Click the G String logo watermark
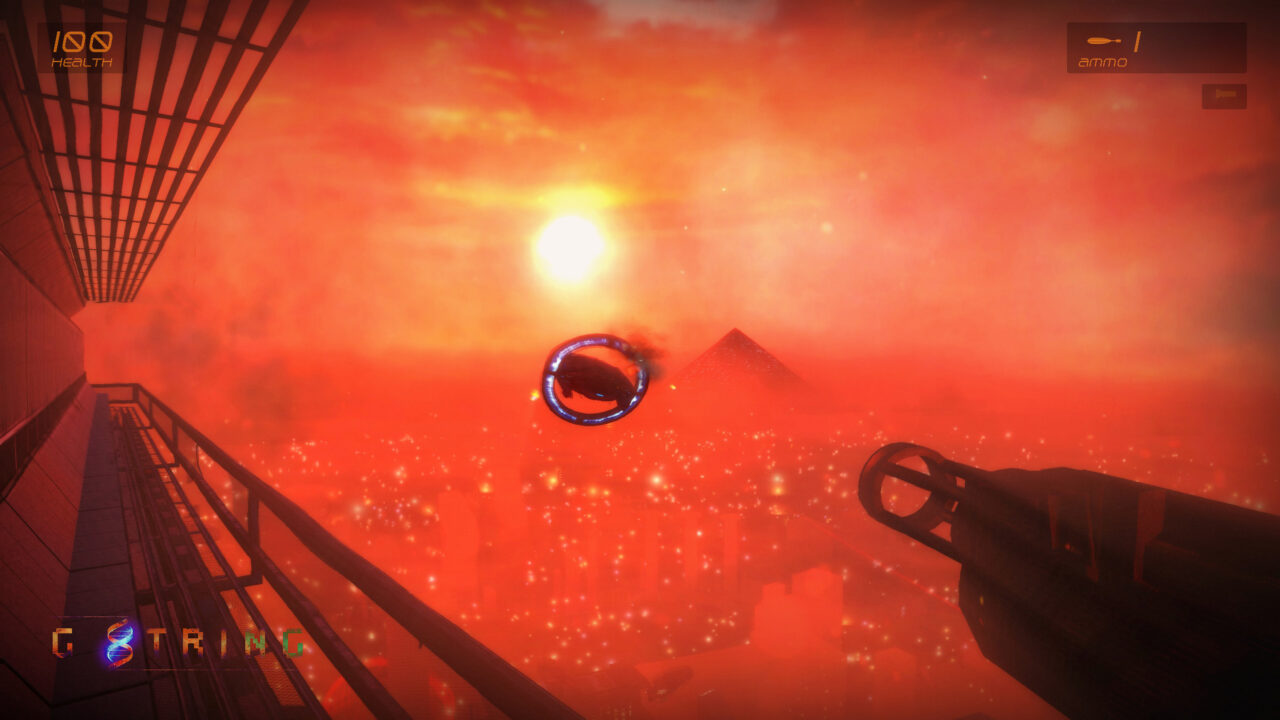 (x=178, y=643)
